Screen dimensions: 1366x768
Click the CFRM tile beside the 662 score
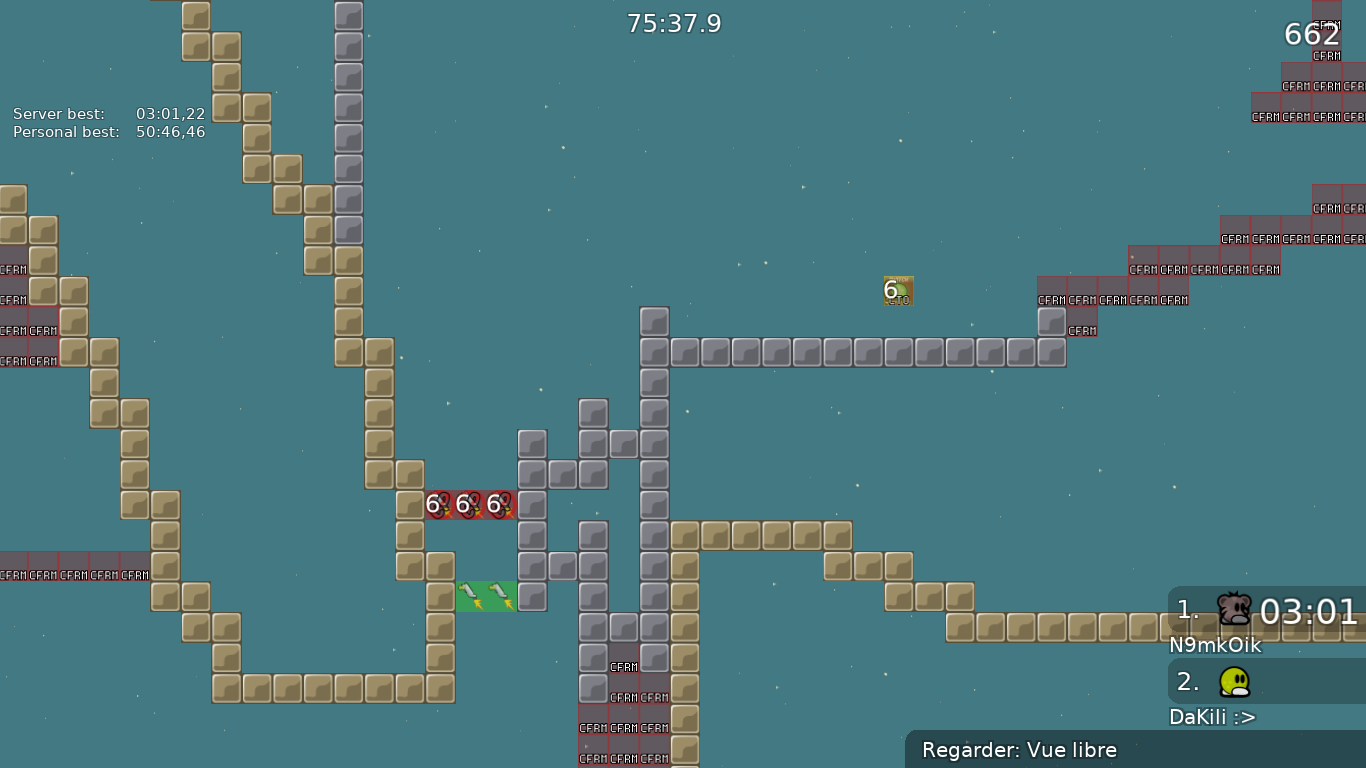pyautogui.click(x=1327, y=56)
